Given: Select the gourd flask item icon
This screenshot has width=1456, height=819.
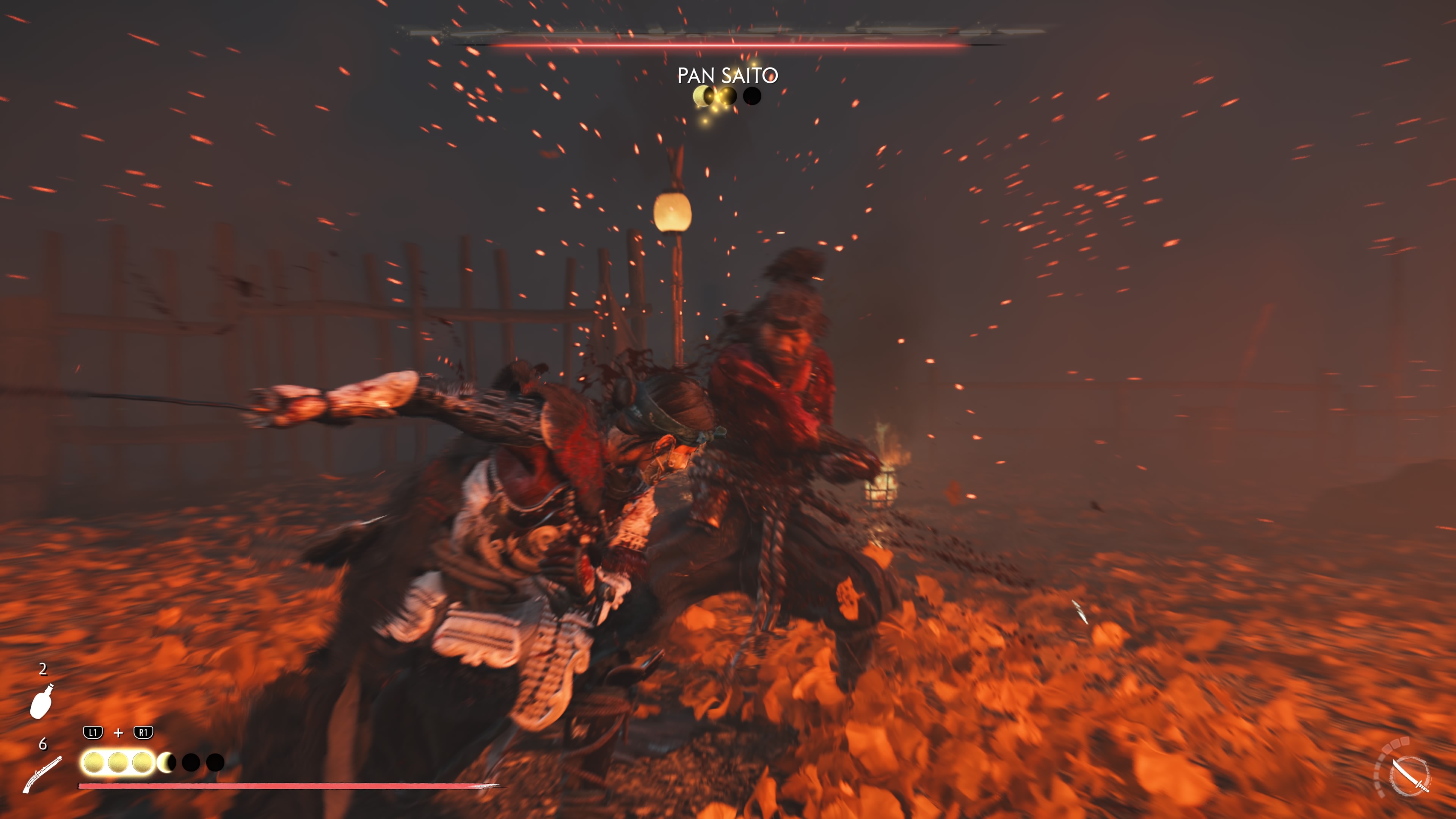Looking at the screenshot, I should pyautogui.click(x=41, y=701).
